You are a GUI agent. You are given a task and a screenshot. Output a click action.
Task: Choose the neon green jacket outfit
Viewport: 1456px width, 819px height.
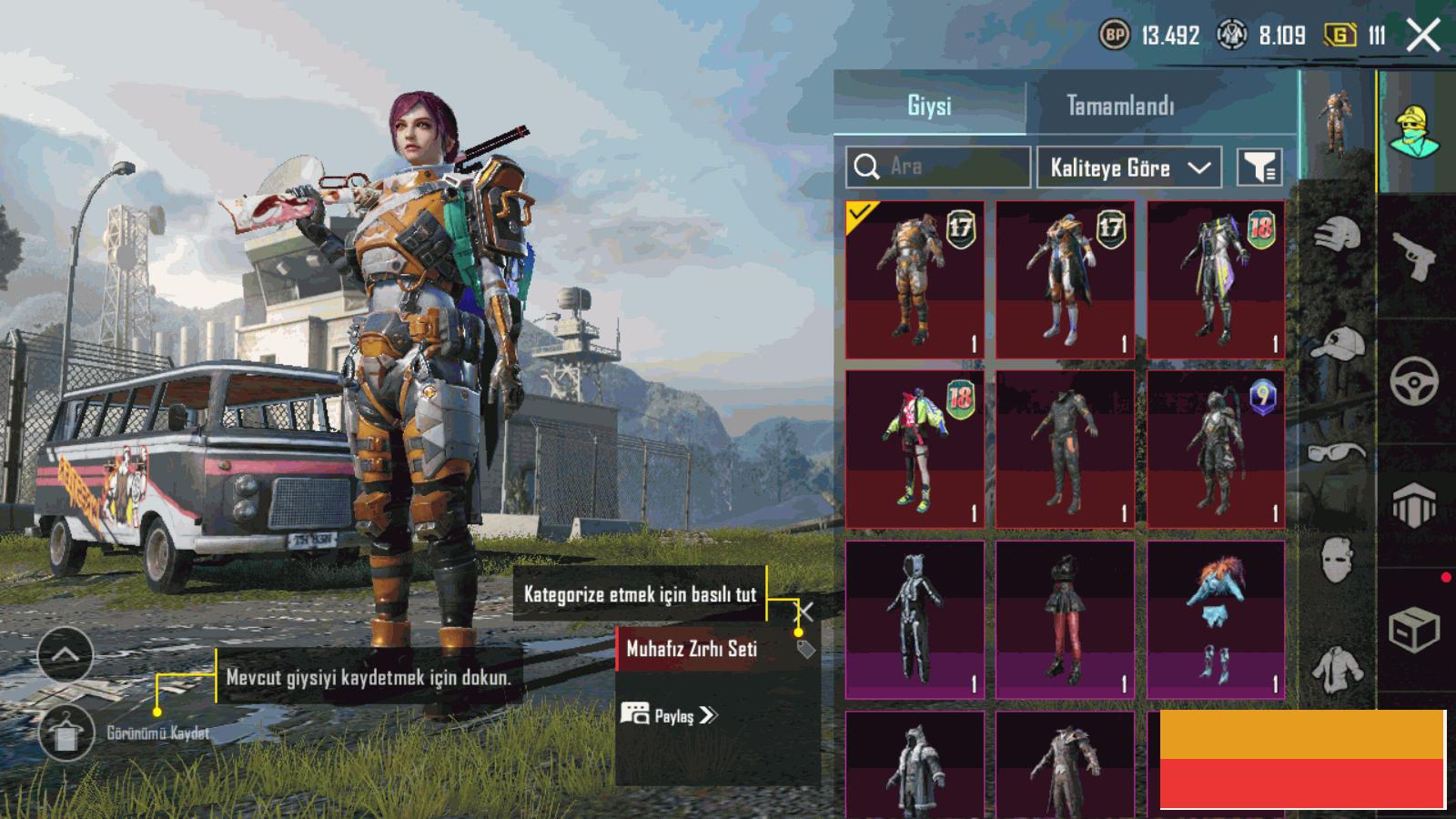[x=915, y=449]
